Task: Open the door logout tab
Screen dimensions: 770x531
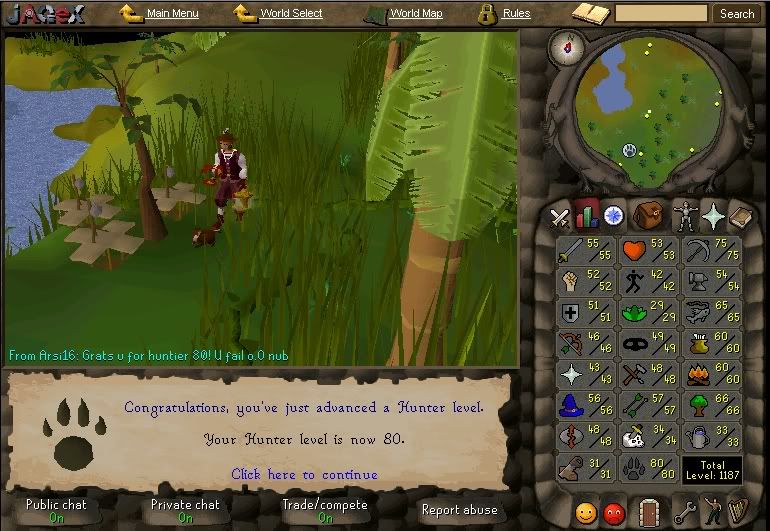Action: 650,513
